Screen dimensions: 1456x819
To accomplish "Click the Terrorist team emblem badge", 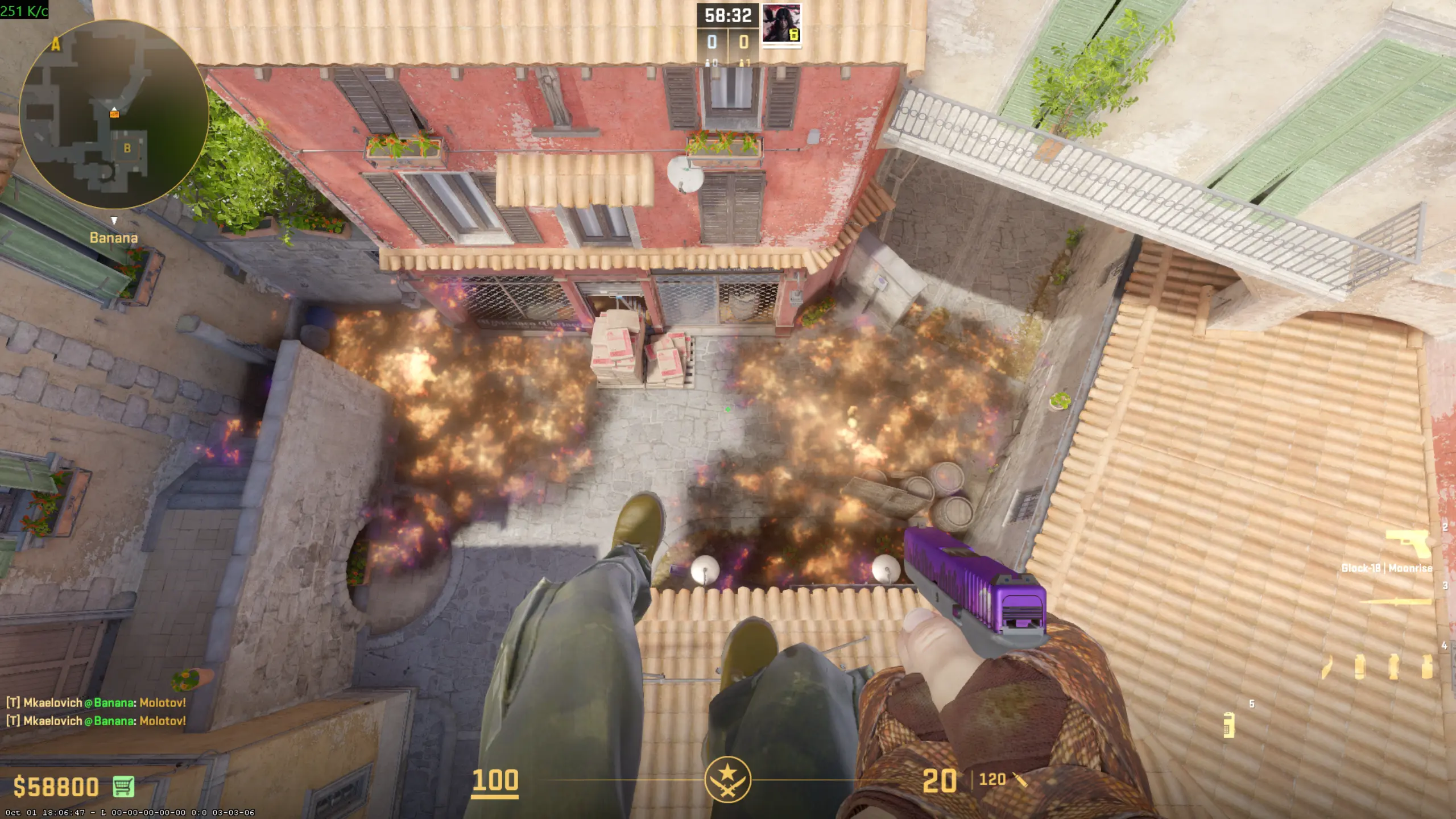I will click(x=727, y=779).
